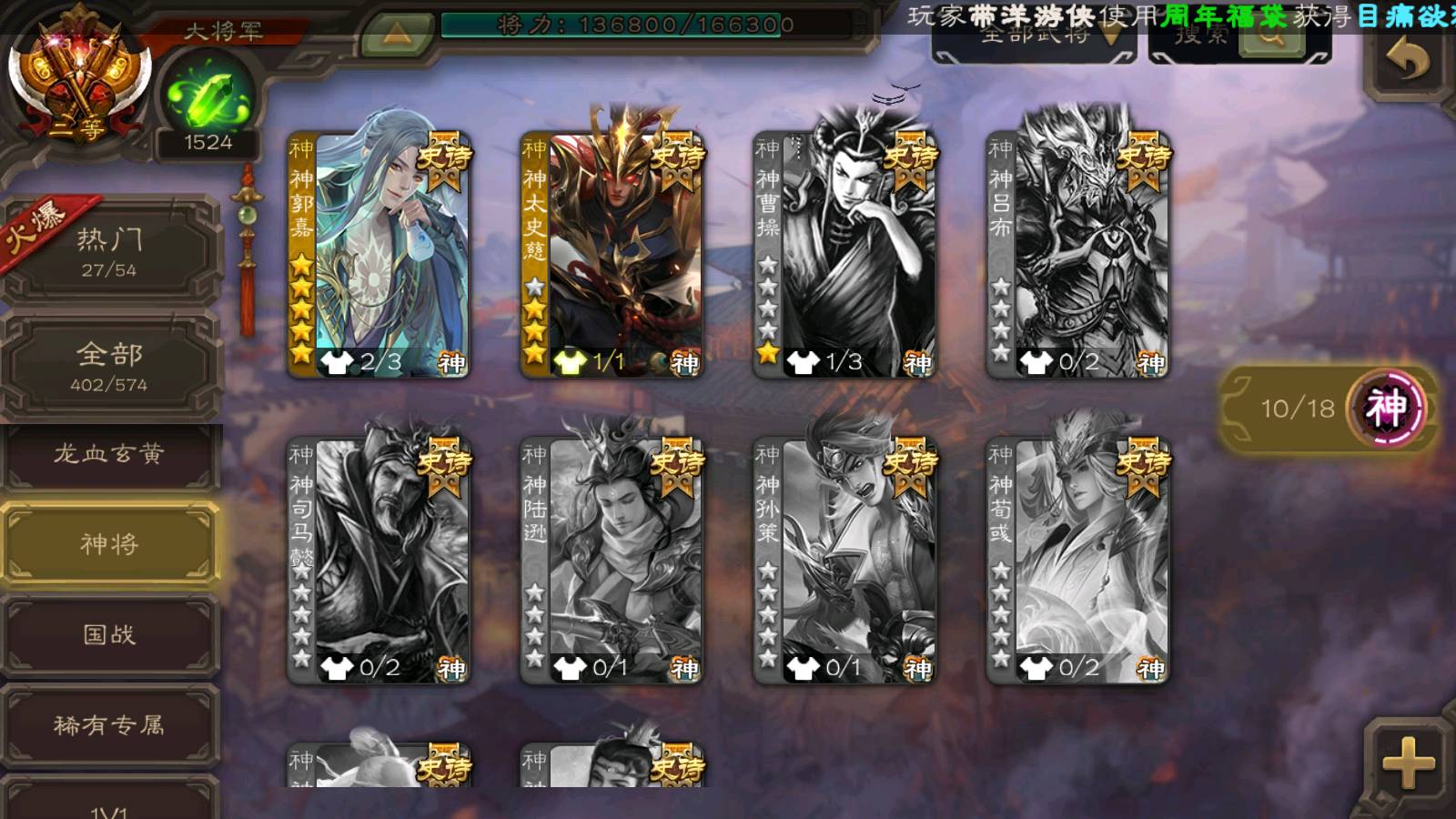Click the green gem currency icon

[x=208, y=97]
